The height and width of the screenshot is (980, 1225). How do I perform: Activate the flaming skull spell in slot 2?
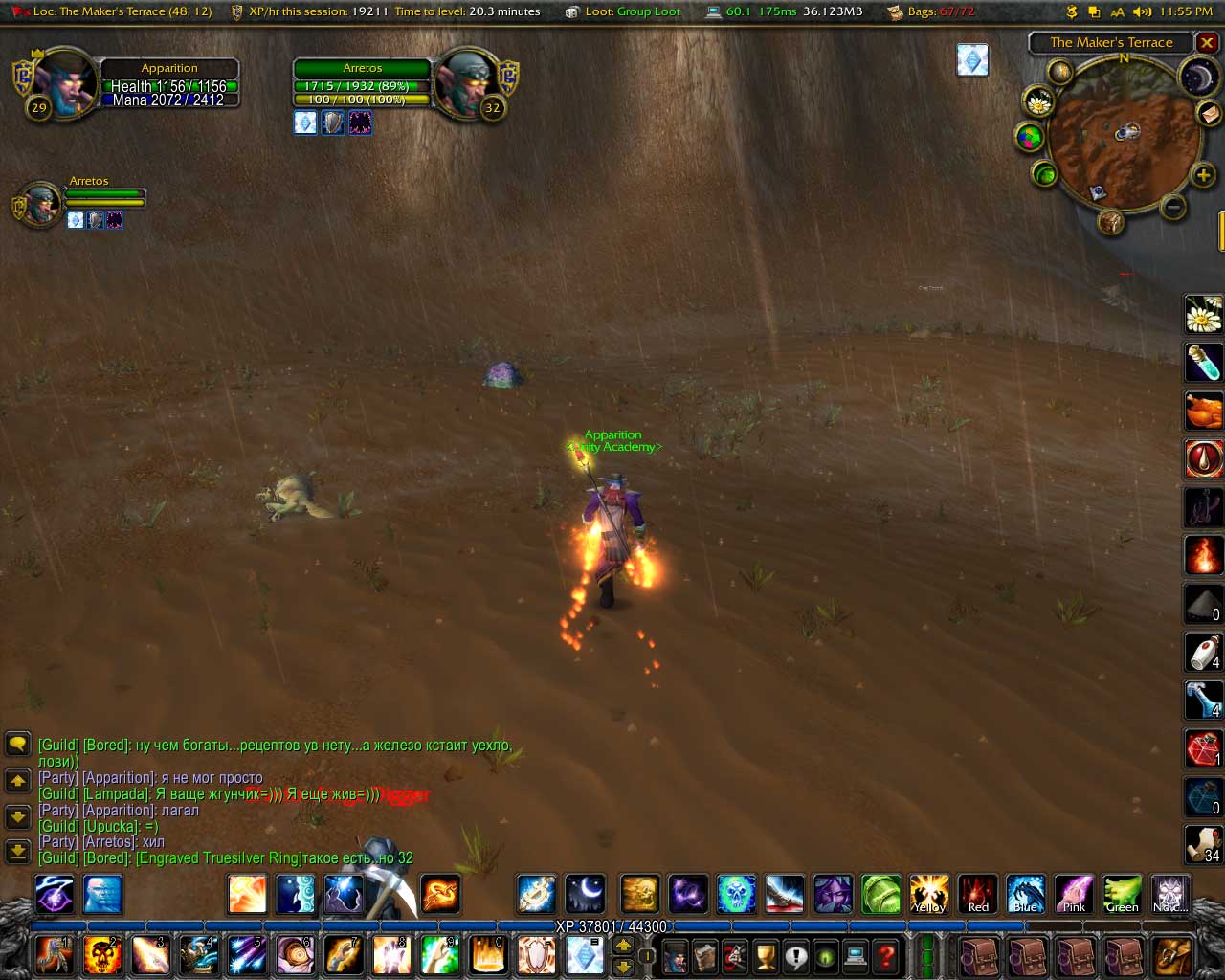(102, 955)
